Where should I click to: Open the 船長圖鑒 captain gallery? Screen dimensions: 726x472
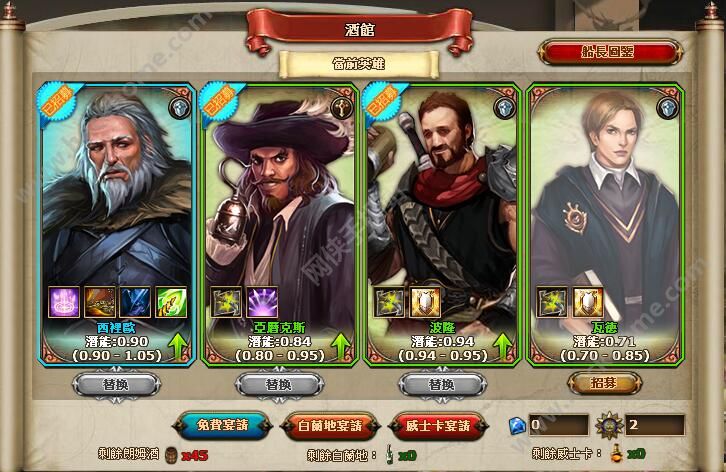(x=610, y=51)
